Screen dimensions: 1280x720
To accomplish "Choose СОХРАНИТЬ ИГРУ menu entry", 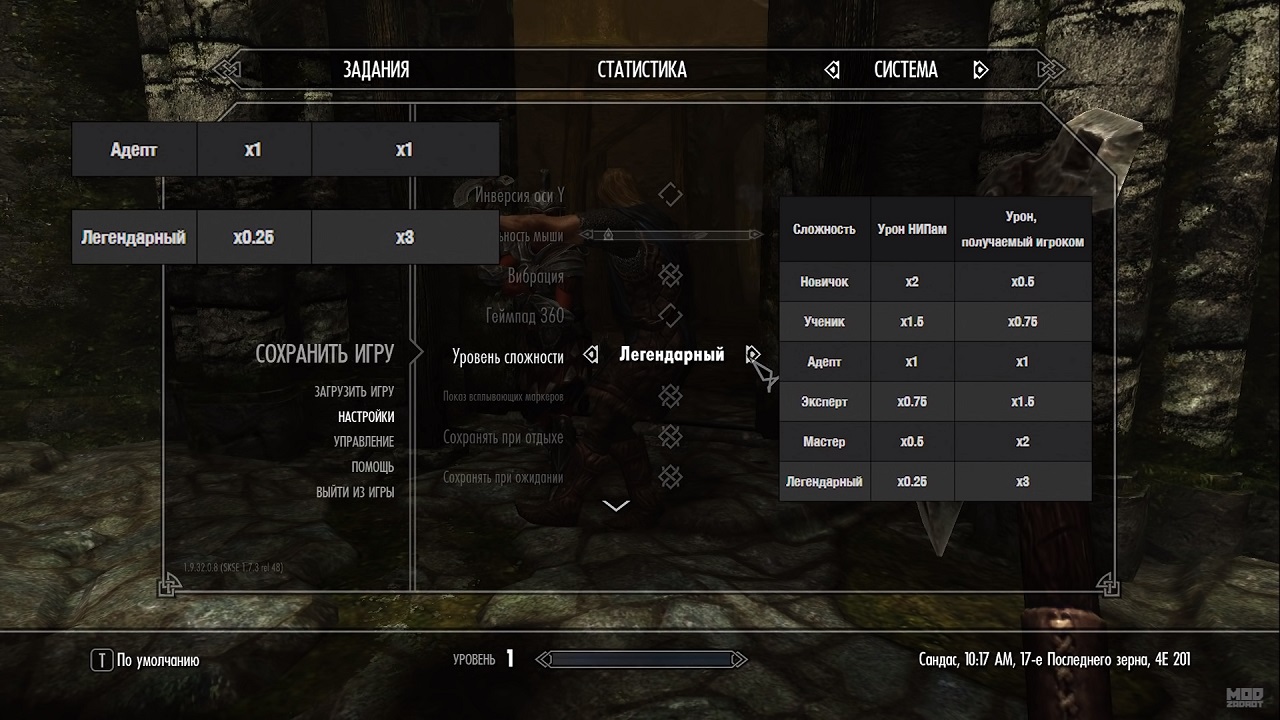I will coord(324,354).
